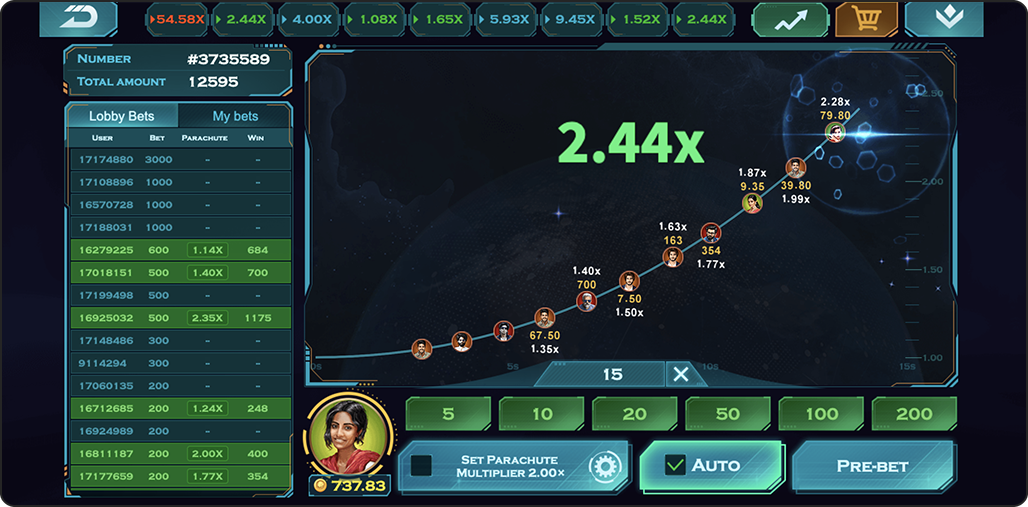Choose the 5 bet amount chip
This screenshot has height=507, width=1028.
[x=448, y=413]
